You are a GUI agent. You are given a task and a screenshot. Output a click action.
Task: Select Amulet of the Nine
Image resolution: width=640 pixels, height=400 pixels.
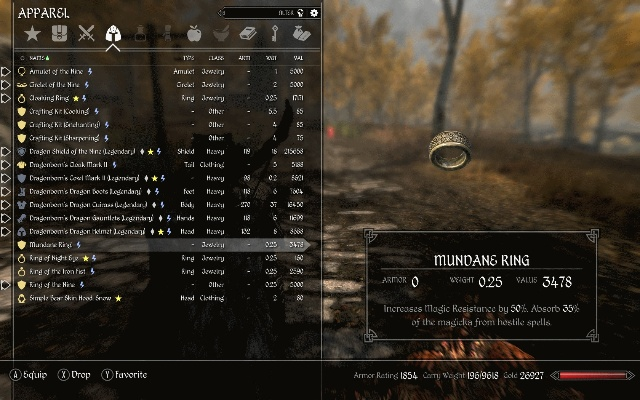(x=58, y=72)
